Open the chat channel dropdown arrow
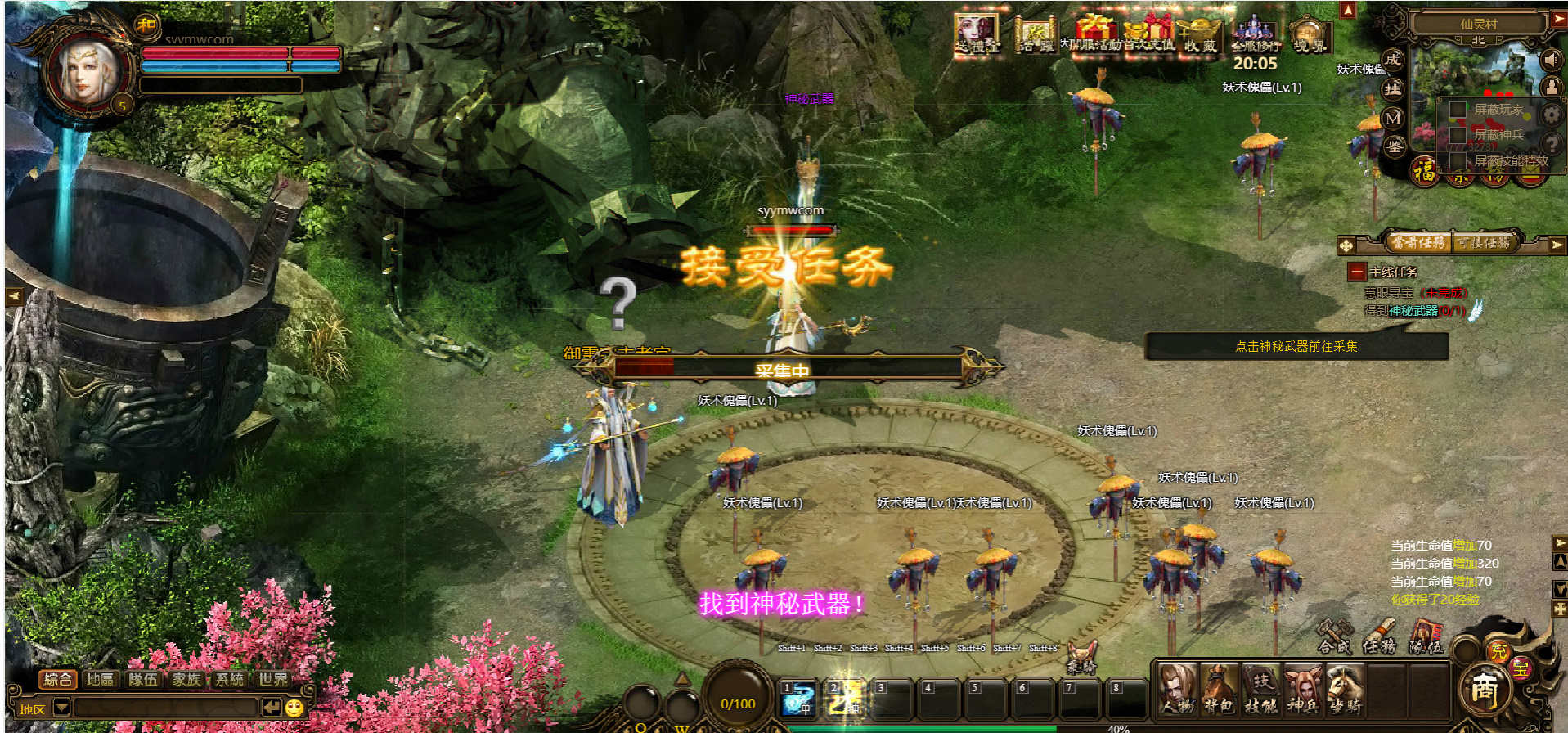Image resolution: width=1568 pixels, height=733 pixels. pyautogui.click(x=61, y=708)
